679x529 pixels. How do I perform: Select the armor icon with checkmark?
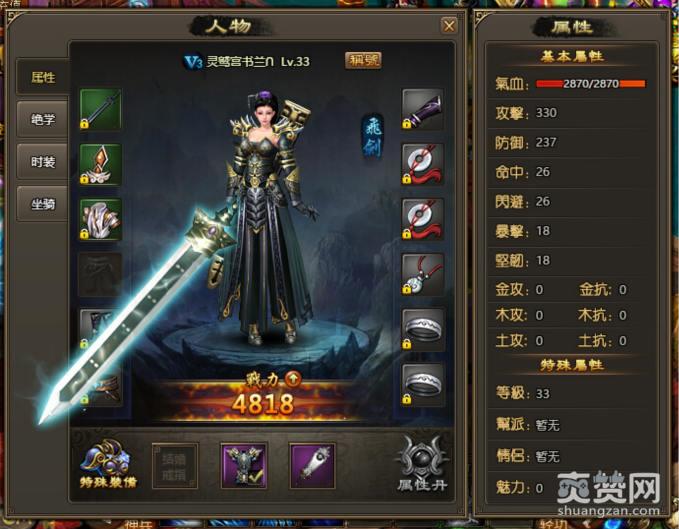(x=243, y=466)
